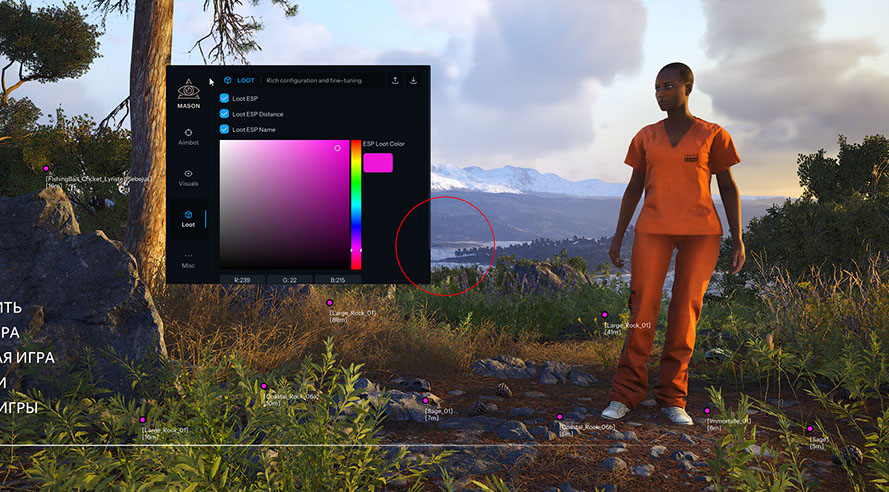
Task: Select the menu entry ending in "АЯ ИГРА"
Action: (27, 357)
